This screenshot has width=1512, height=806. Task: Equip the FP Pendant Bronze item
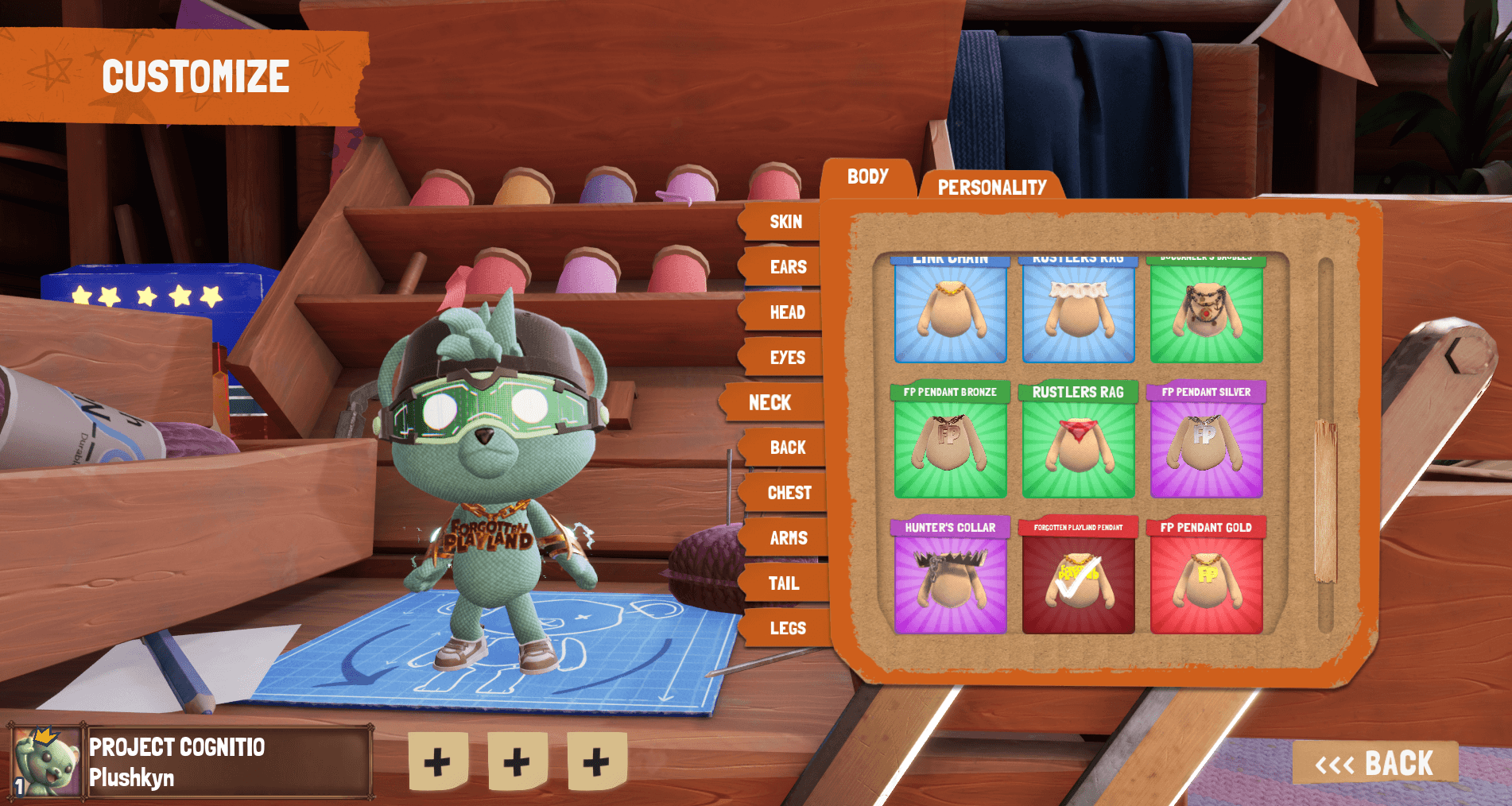(950, 441)
